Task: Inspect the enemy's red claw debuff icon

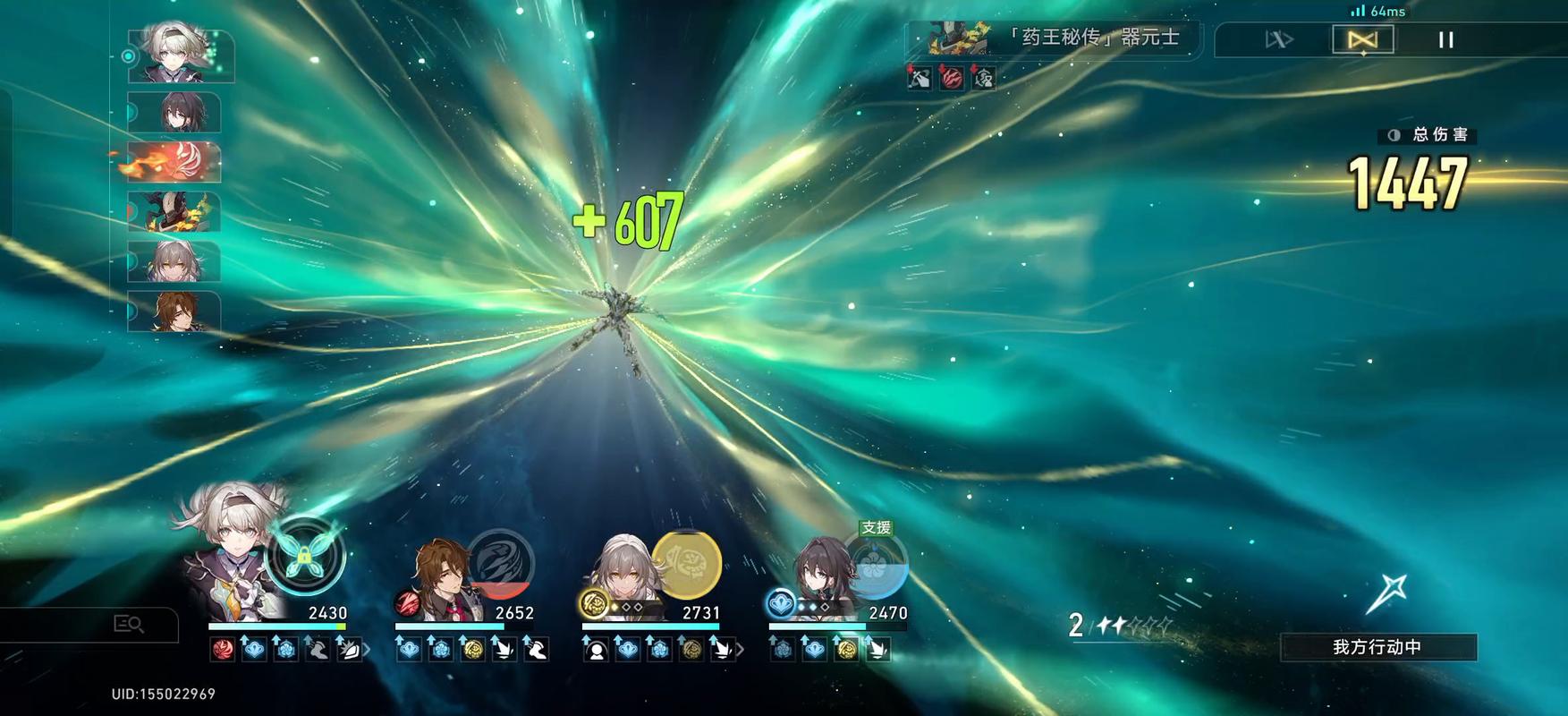Action: tap(952, 79)
